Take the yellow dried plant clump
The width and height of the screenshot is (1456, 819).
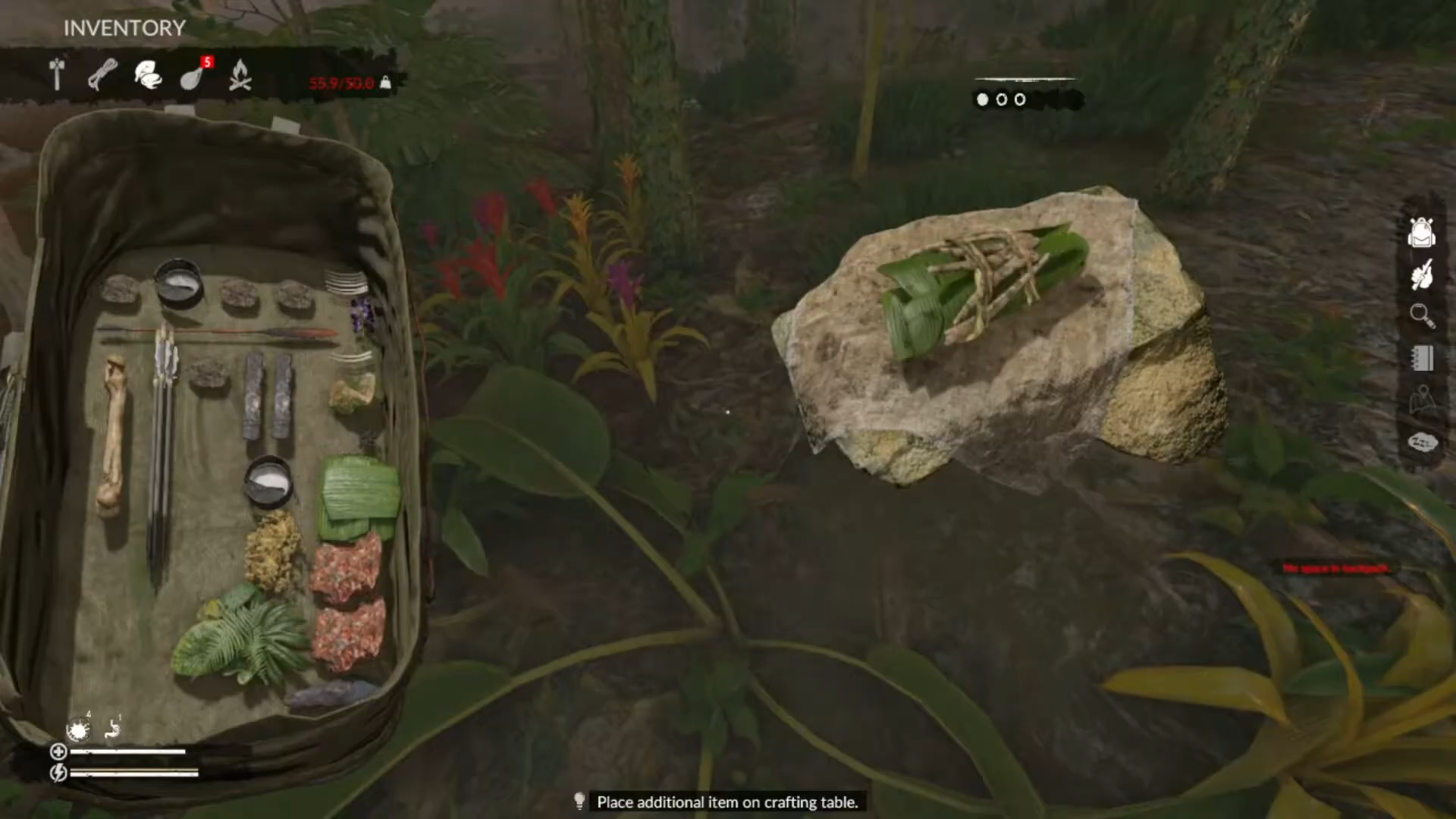tap(272, 550)
